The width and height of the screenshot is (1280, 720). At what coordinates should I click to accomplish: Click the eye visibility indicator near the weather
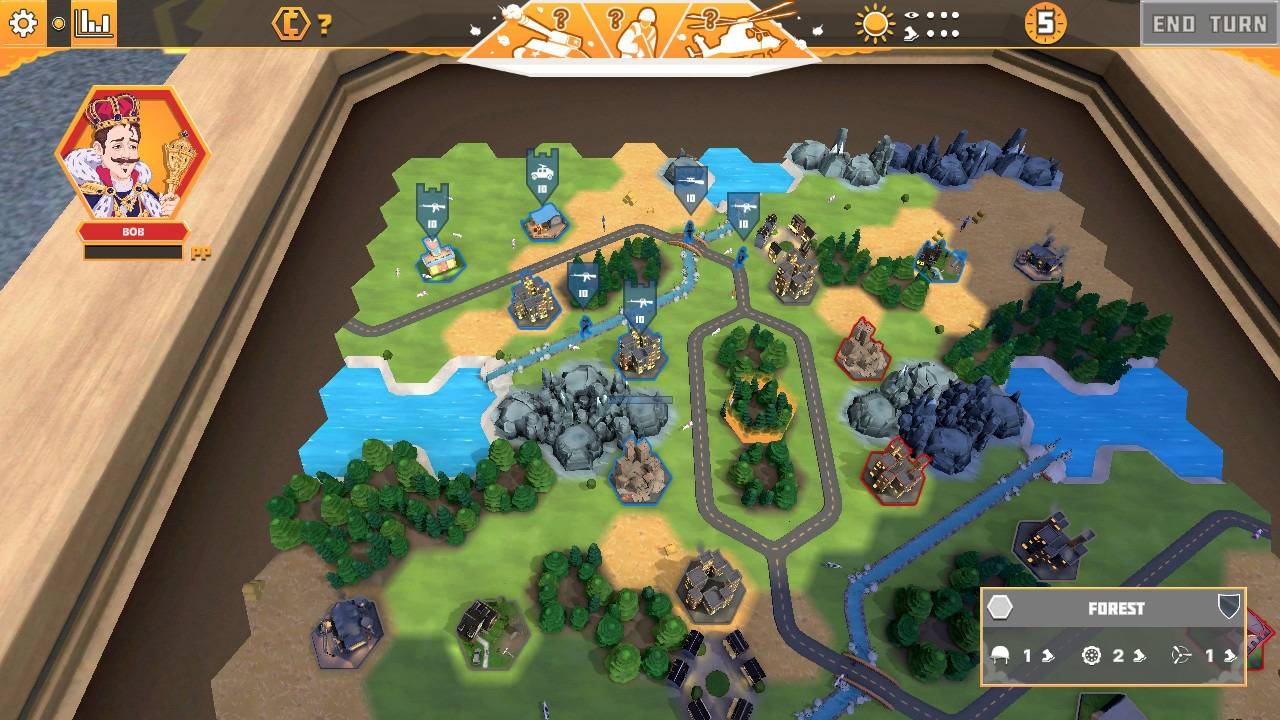point(910,15)
